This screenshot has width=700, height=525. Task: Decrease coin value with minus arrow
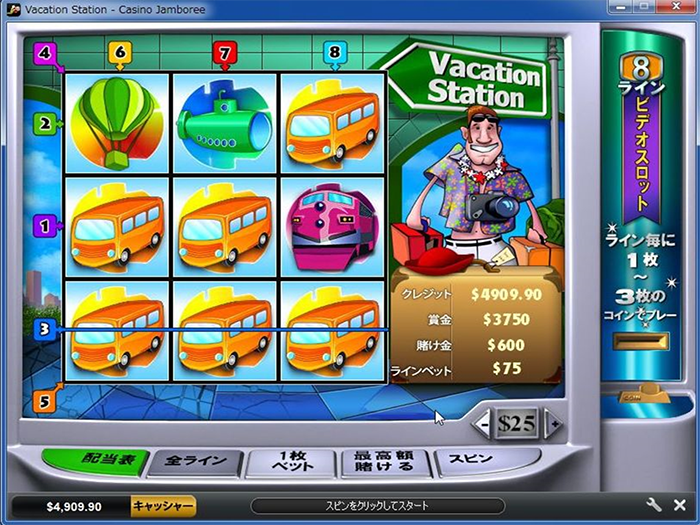pyautogui.click(x=482, y=423)
